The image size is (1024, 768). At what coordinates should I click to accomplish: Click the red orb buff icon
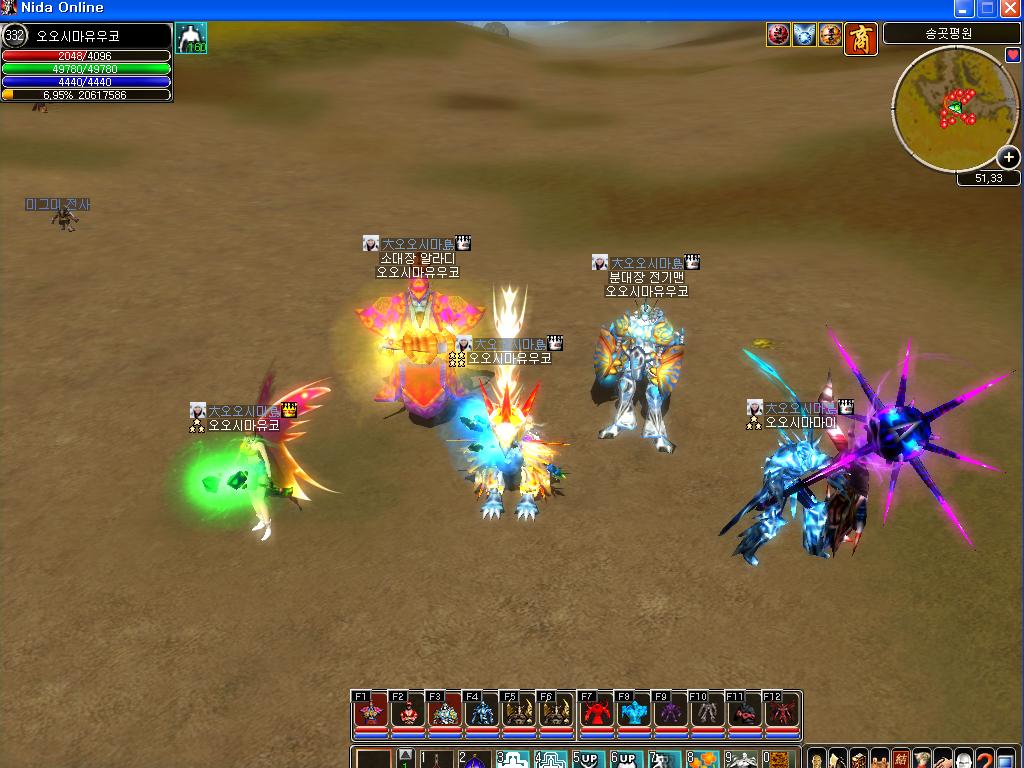[x=778, y=35]
